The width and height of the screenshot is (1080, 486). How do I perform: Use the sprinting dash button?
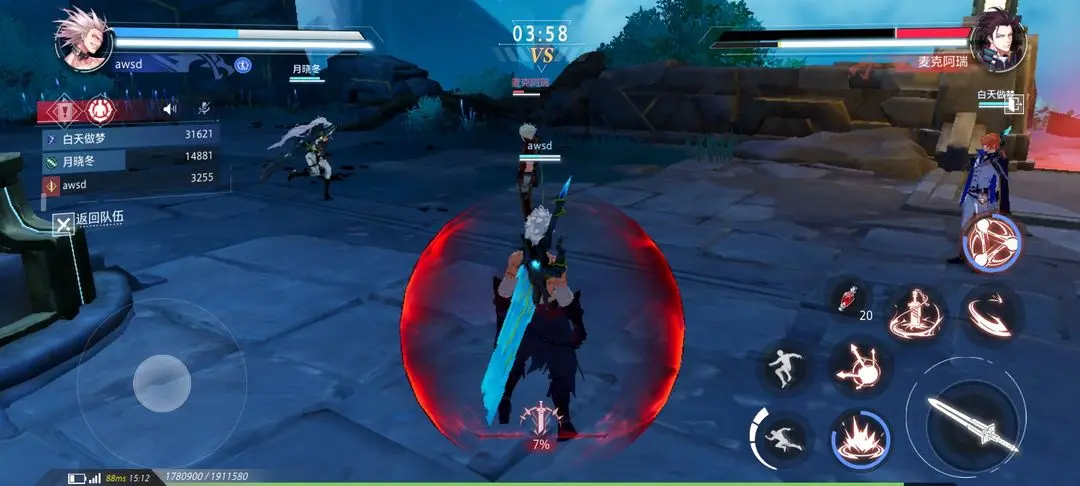(x=783, y=438)
